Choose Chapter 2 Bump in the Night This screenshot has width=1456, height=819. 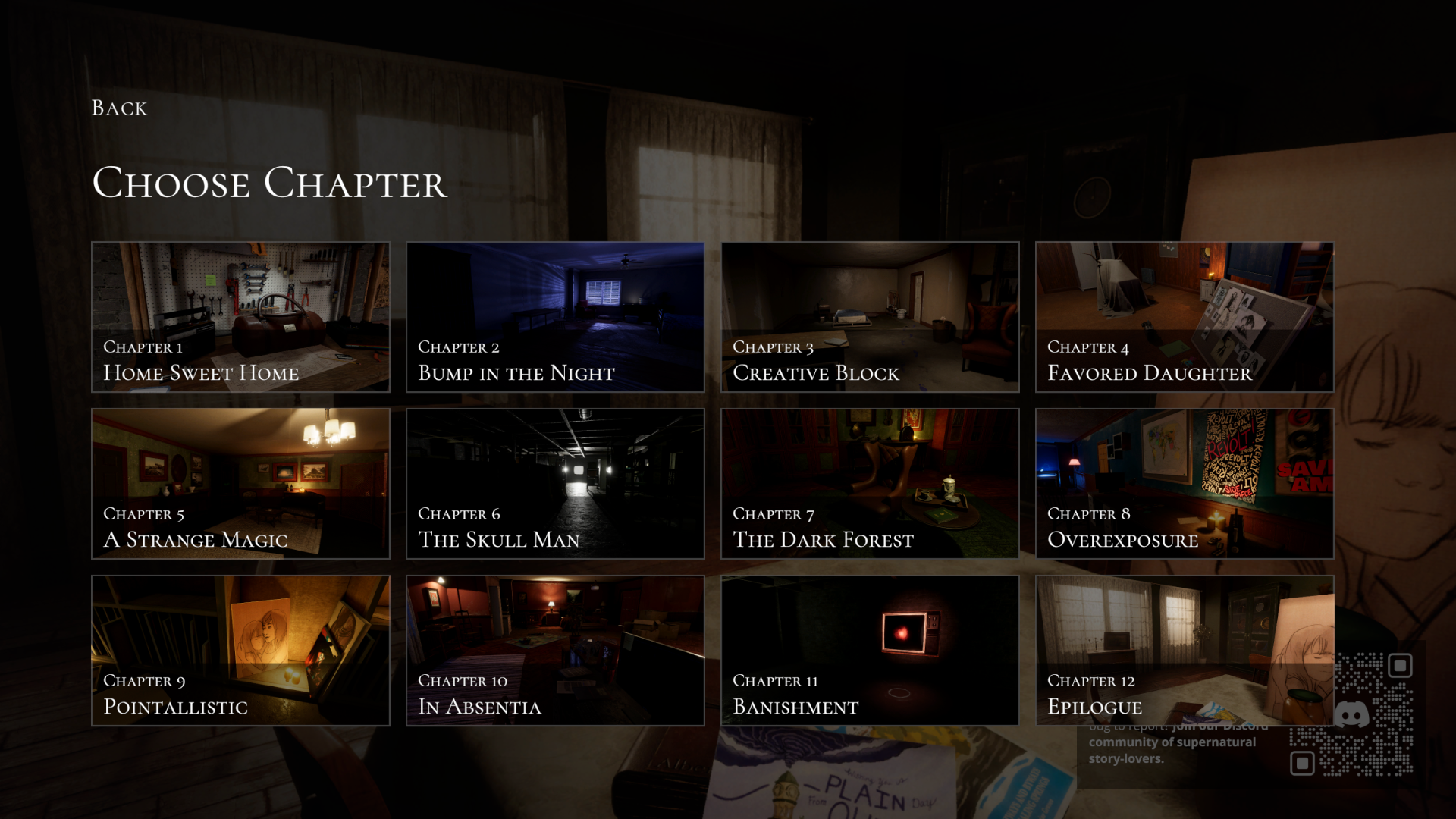[x=555, y=317]
